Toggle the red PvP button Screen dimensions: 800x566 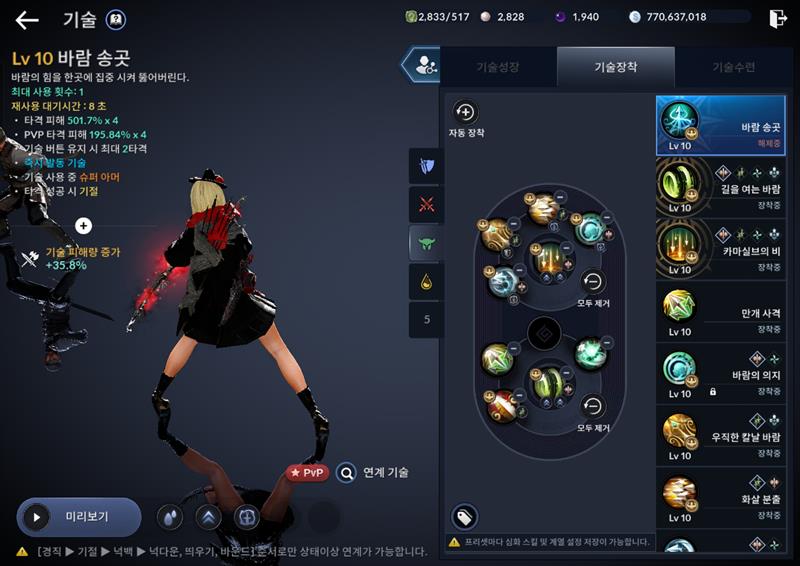point(307,472)
